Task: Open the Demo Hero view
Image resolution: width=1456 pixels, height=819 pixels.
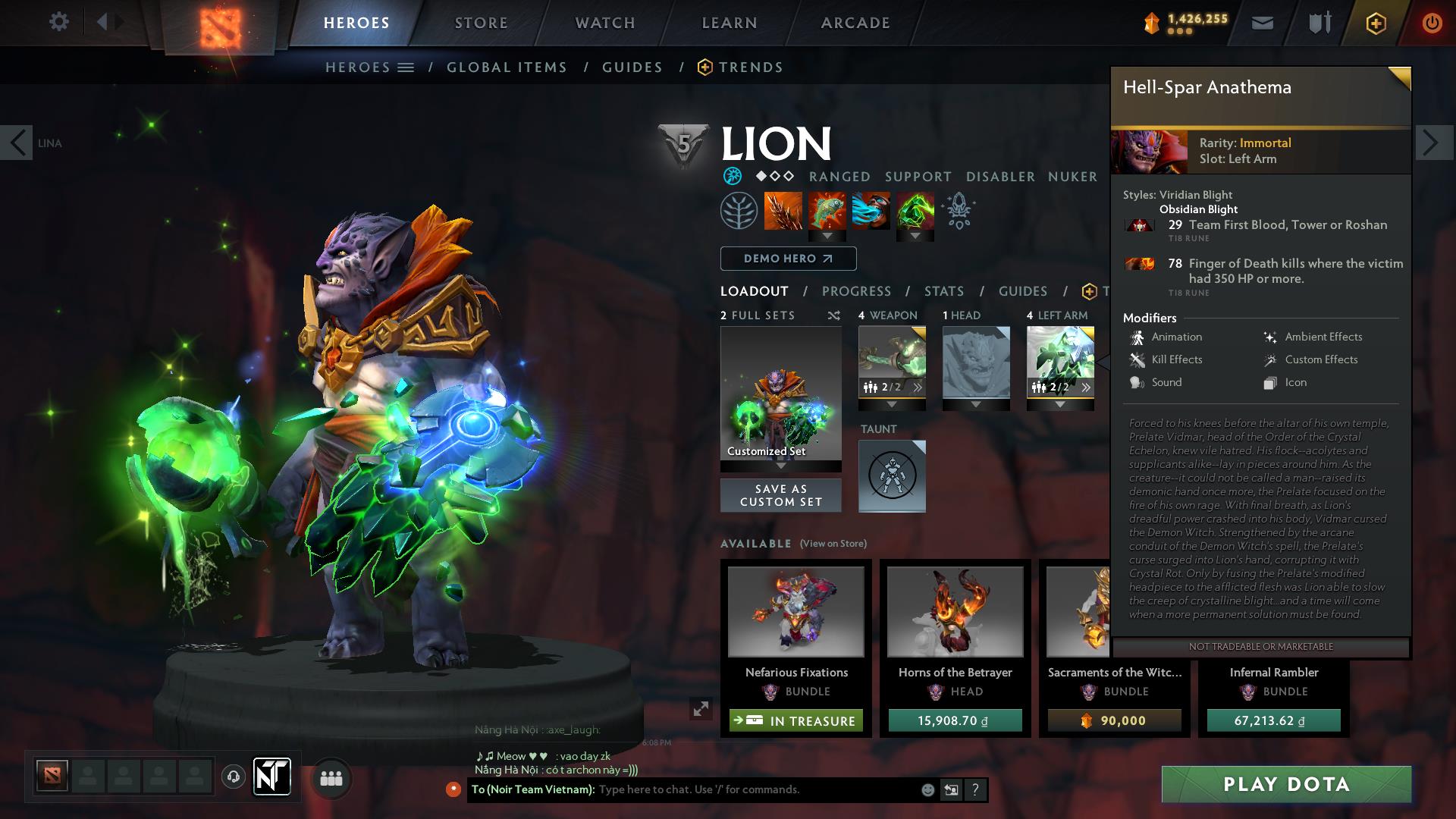Action: (786, 258)
